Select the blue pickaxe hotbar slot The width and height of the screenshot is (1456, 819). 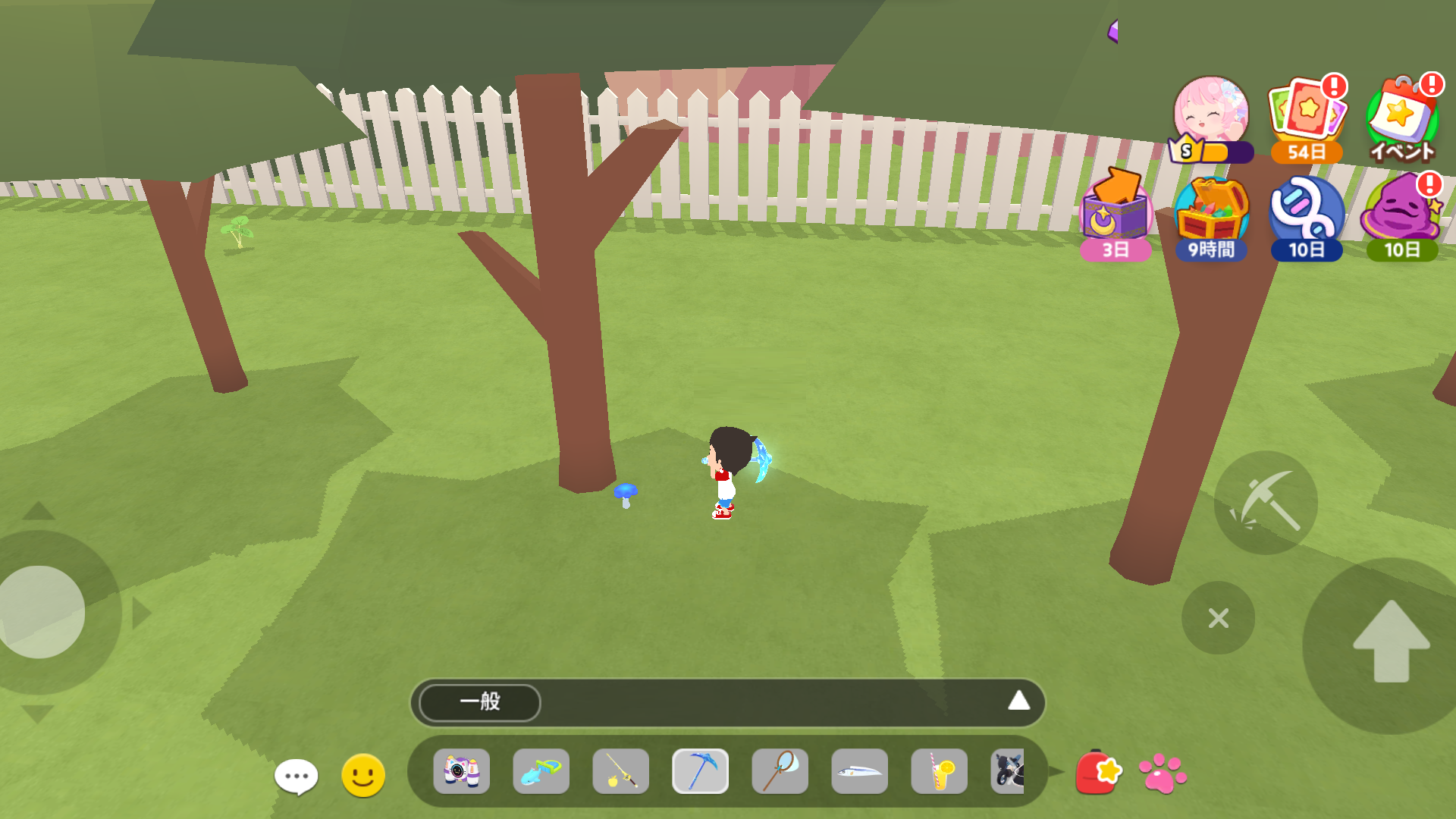click(x=700, y=771)
